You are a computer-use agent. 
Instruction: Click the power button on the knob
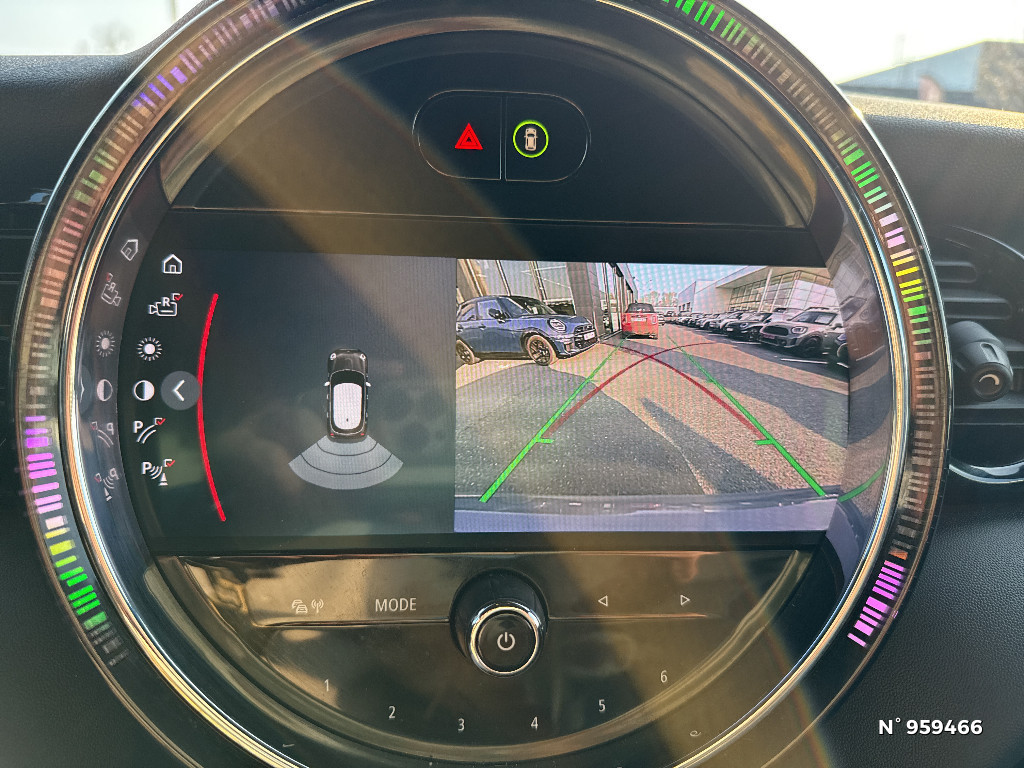(x=505, y=640)
